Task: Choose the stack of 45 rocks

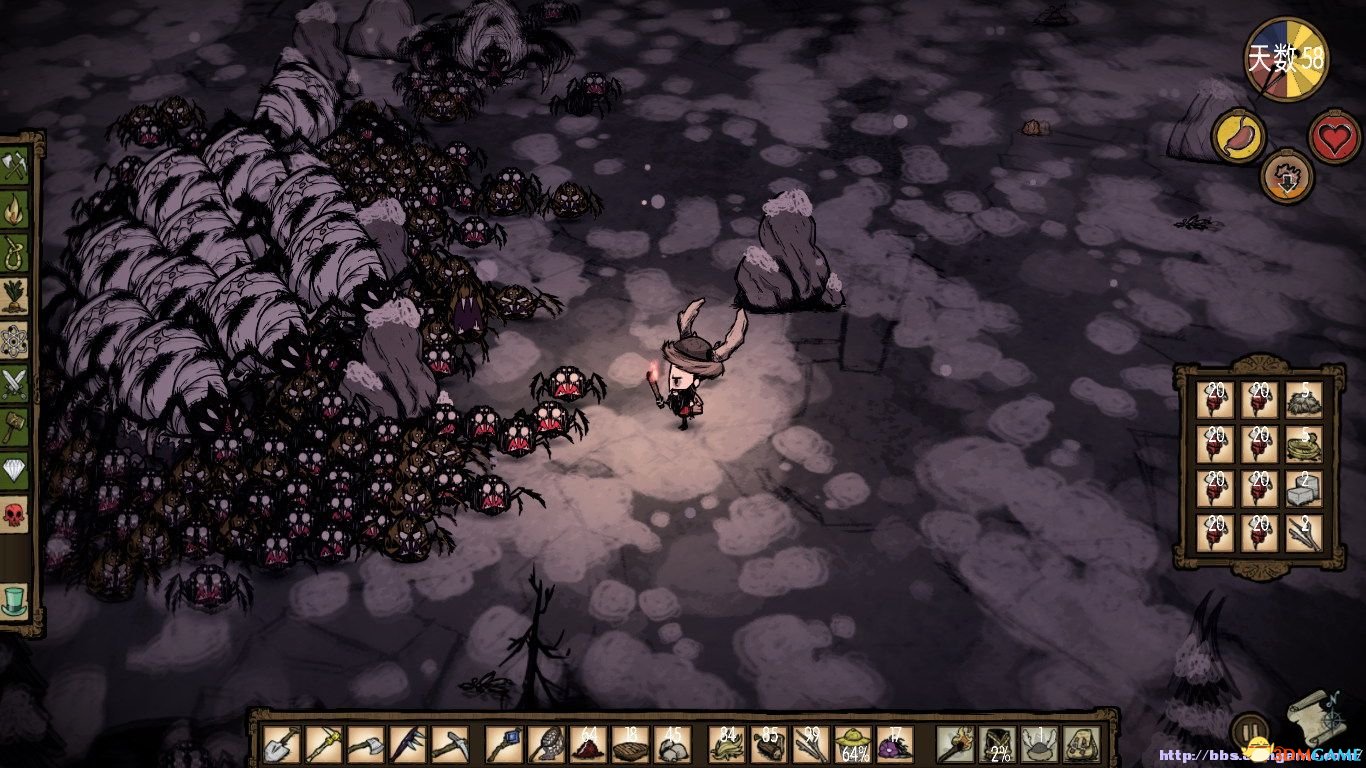Action: 673,744
